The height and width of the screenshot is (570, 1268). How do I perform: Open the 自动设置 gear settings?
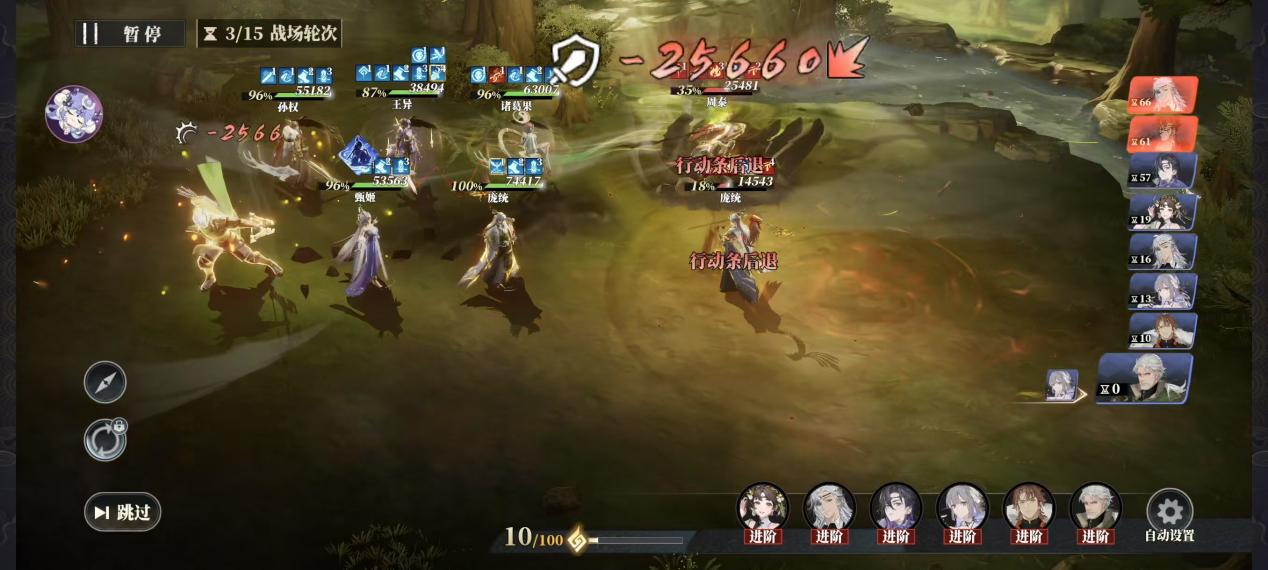[x=1169, y=512]
